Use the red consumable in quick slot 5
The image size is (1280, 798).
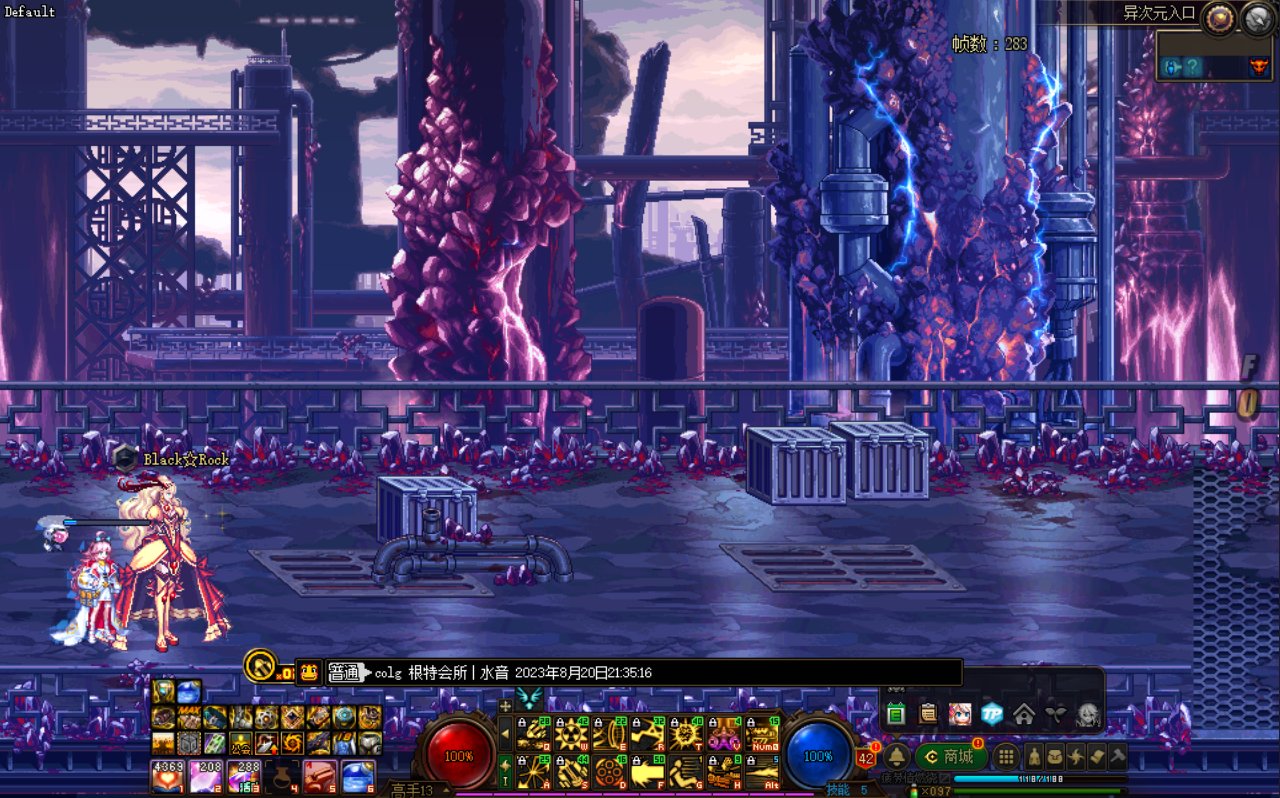319,776
